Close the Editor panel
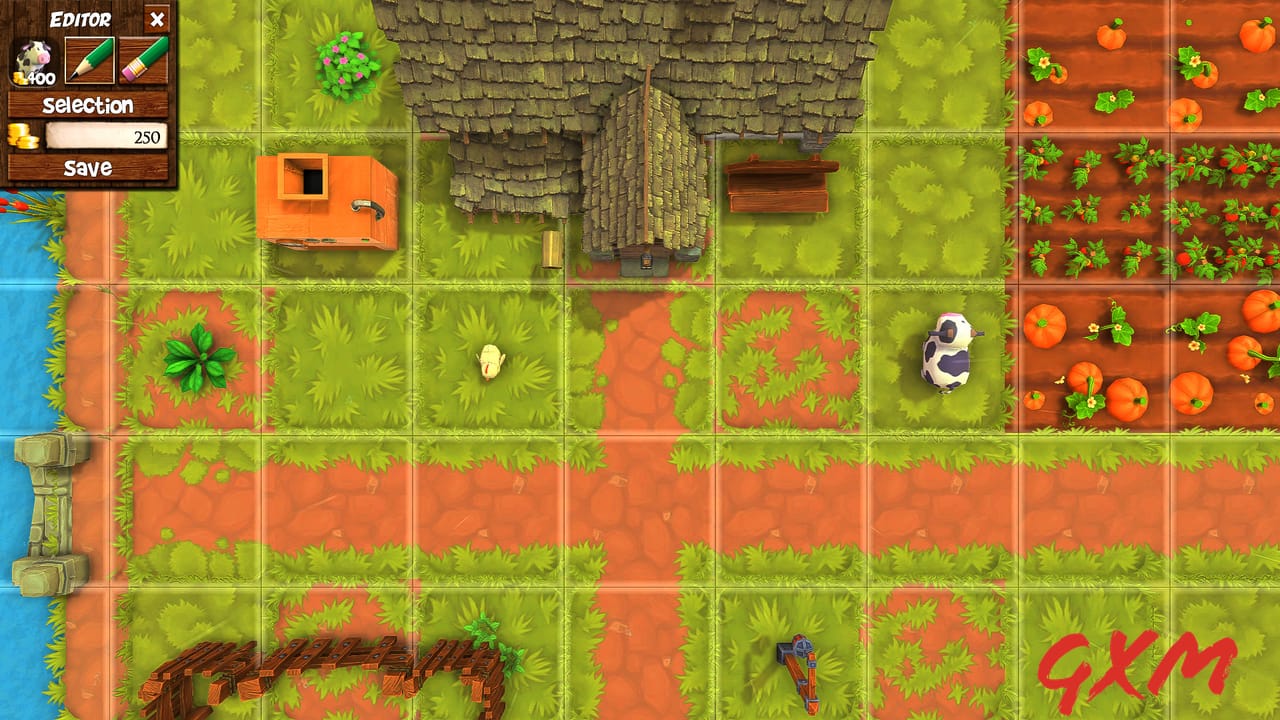Image resolution: width=1280 pixels, height=720 pixels. point(157,20)
